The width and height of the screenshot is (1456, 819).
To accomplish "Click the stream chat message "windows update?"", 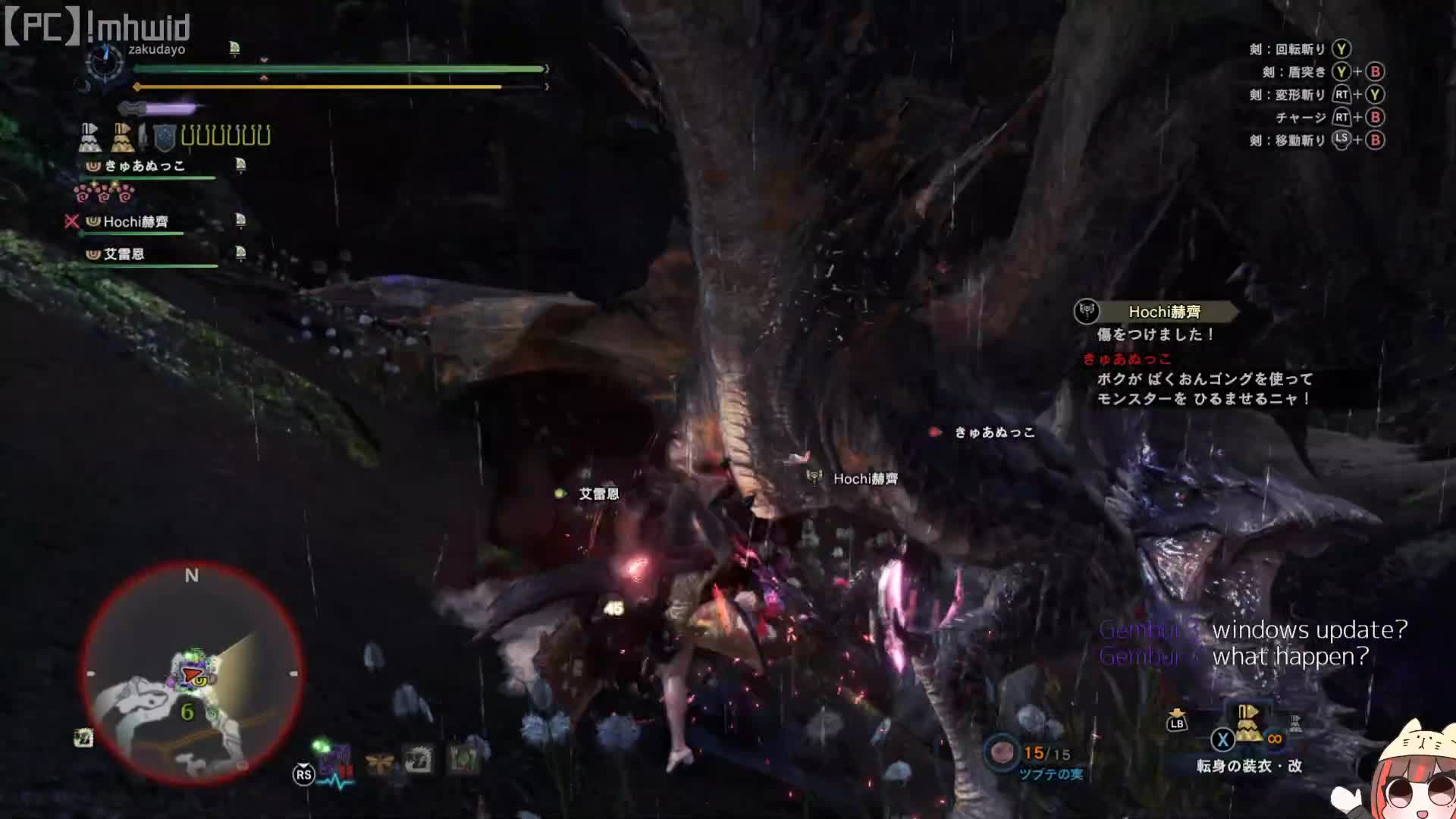I will pos(1309,630).
